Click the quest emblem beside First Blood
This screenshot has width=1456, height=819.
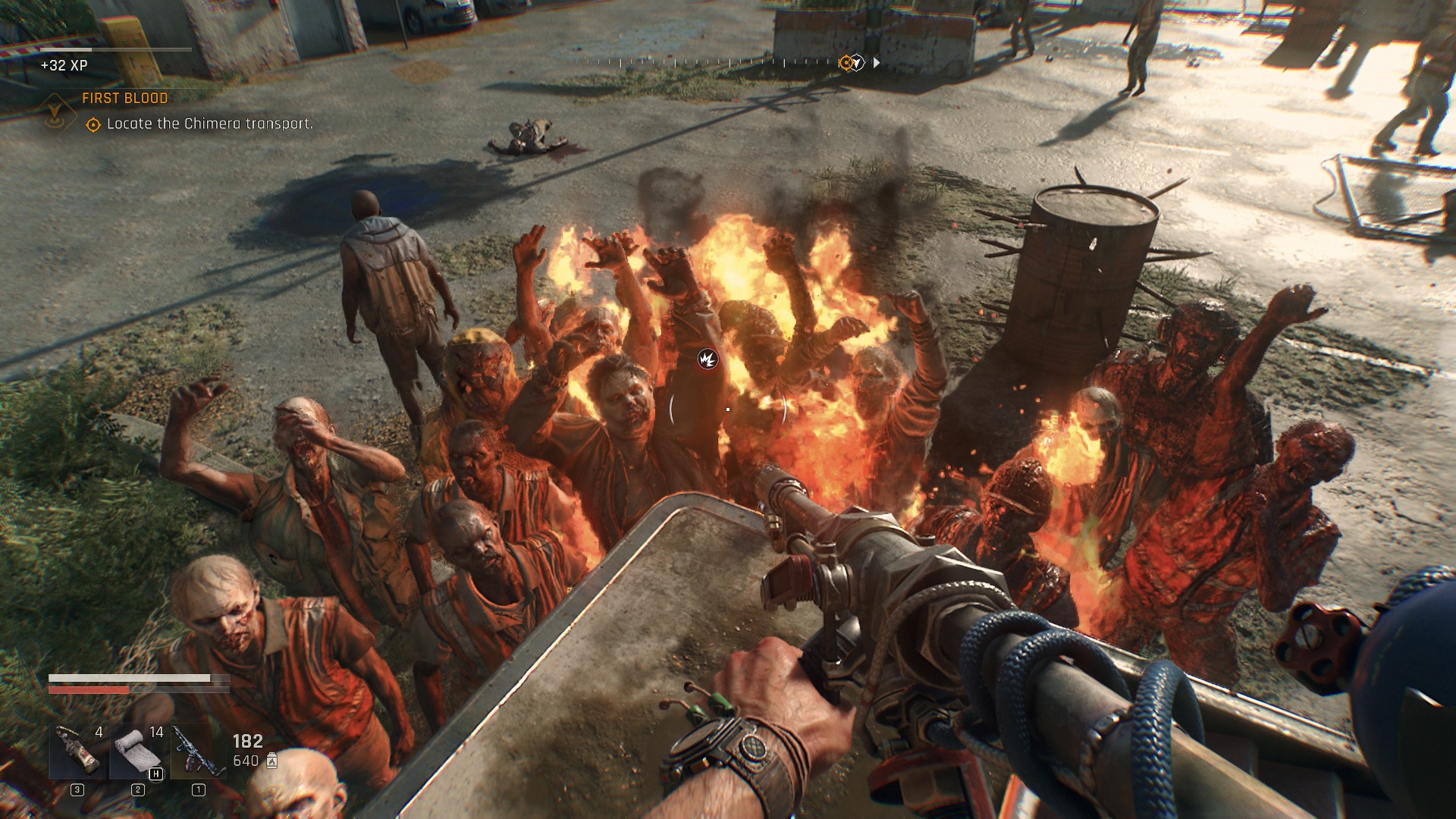point(55,114)
